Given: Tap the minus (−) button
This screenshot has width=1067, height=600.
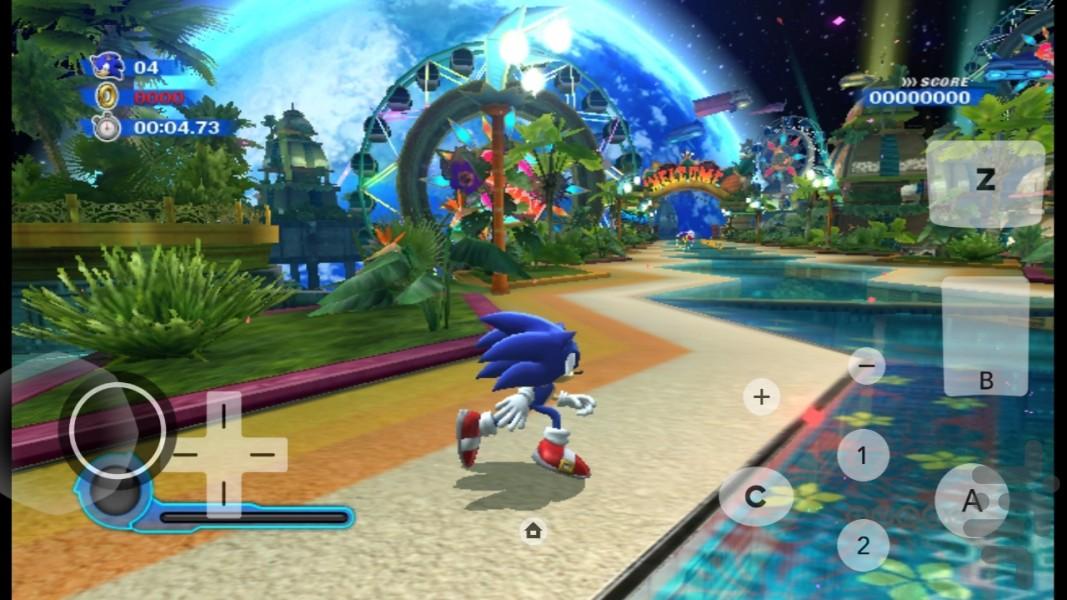Looking at the screenshot, I should coord(866,366).
